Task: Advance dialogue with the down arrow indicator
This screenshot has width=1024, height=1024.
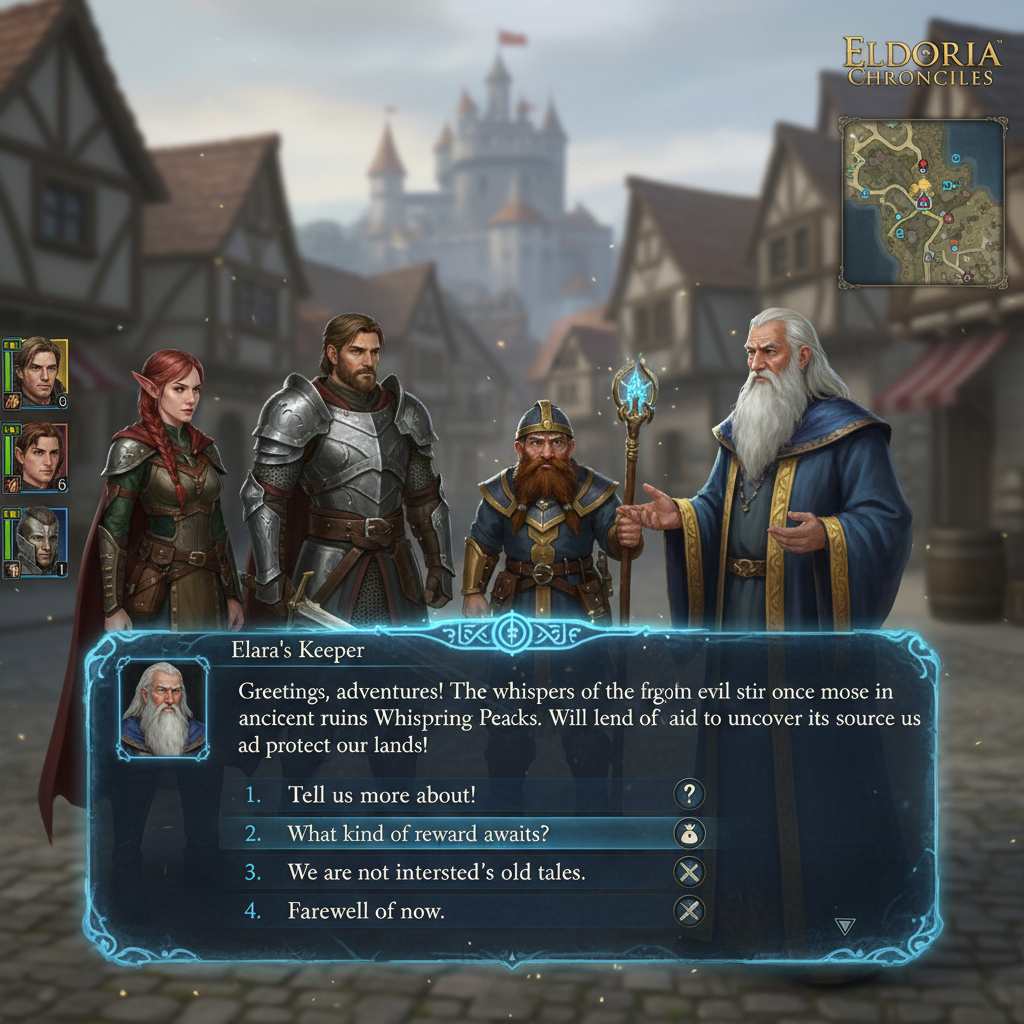Action: coord(845,927)
